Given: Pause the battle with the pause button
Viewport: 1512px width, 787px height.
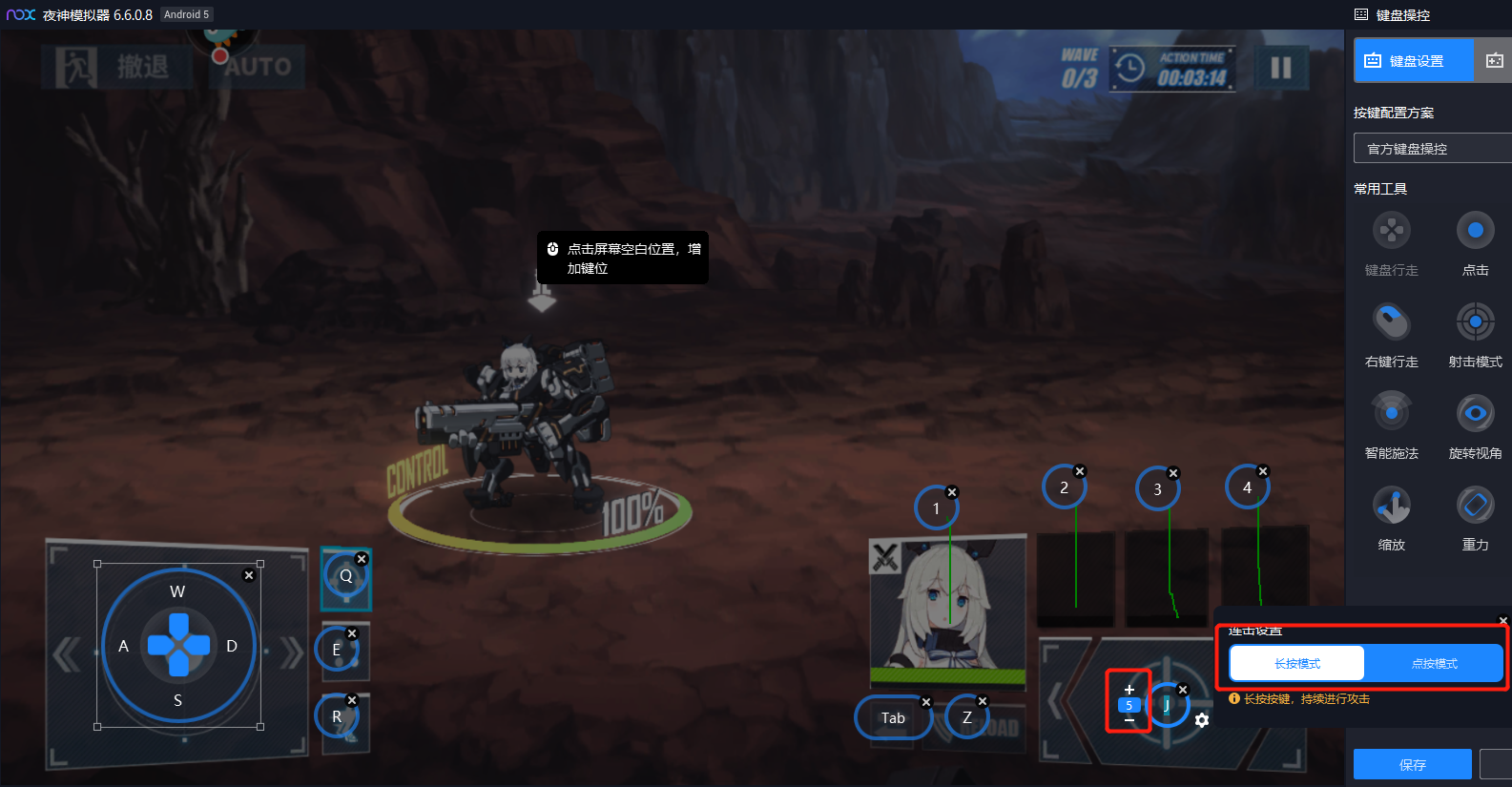Looking at the screenshot, I should [1280, 68].
